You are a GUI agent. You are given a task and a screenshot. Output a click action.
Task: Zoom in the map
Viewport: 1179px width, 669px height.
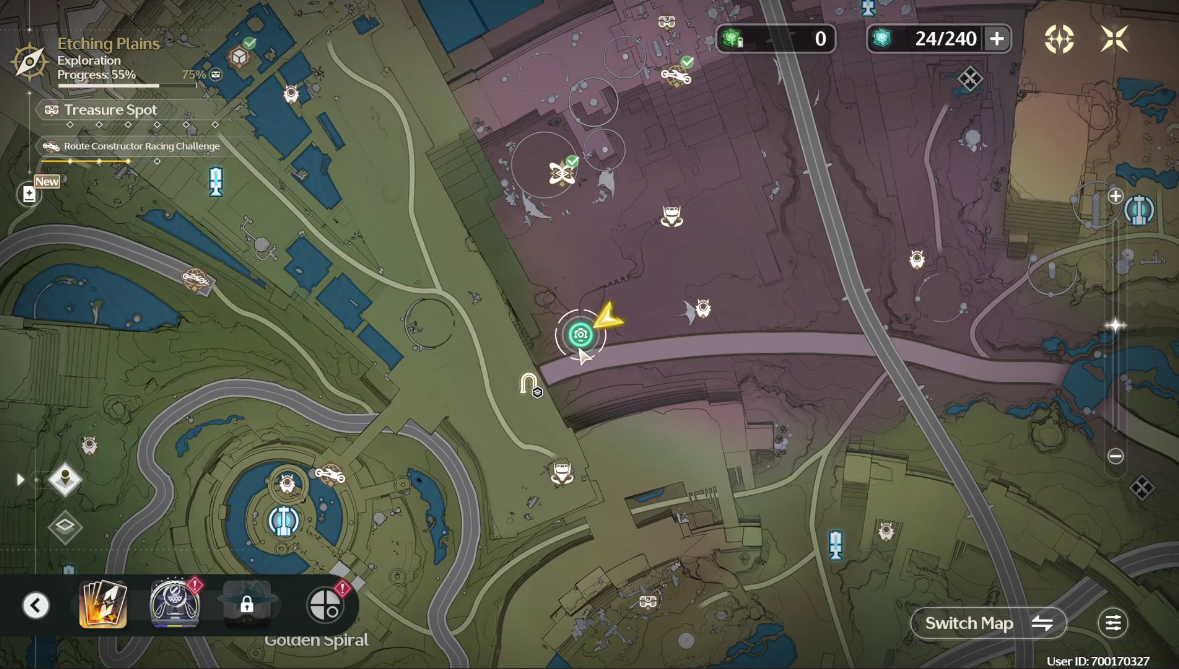(x=1116, y=196)
